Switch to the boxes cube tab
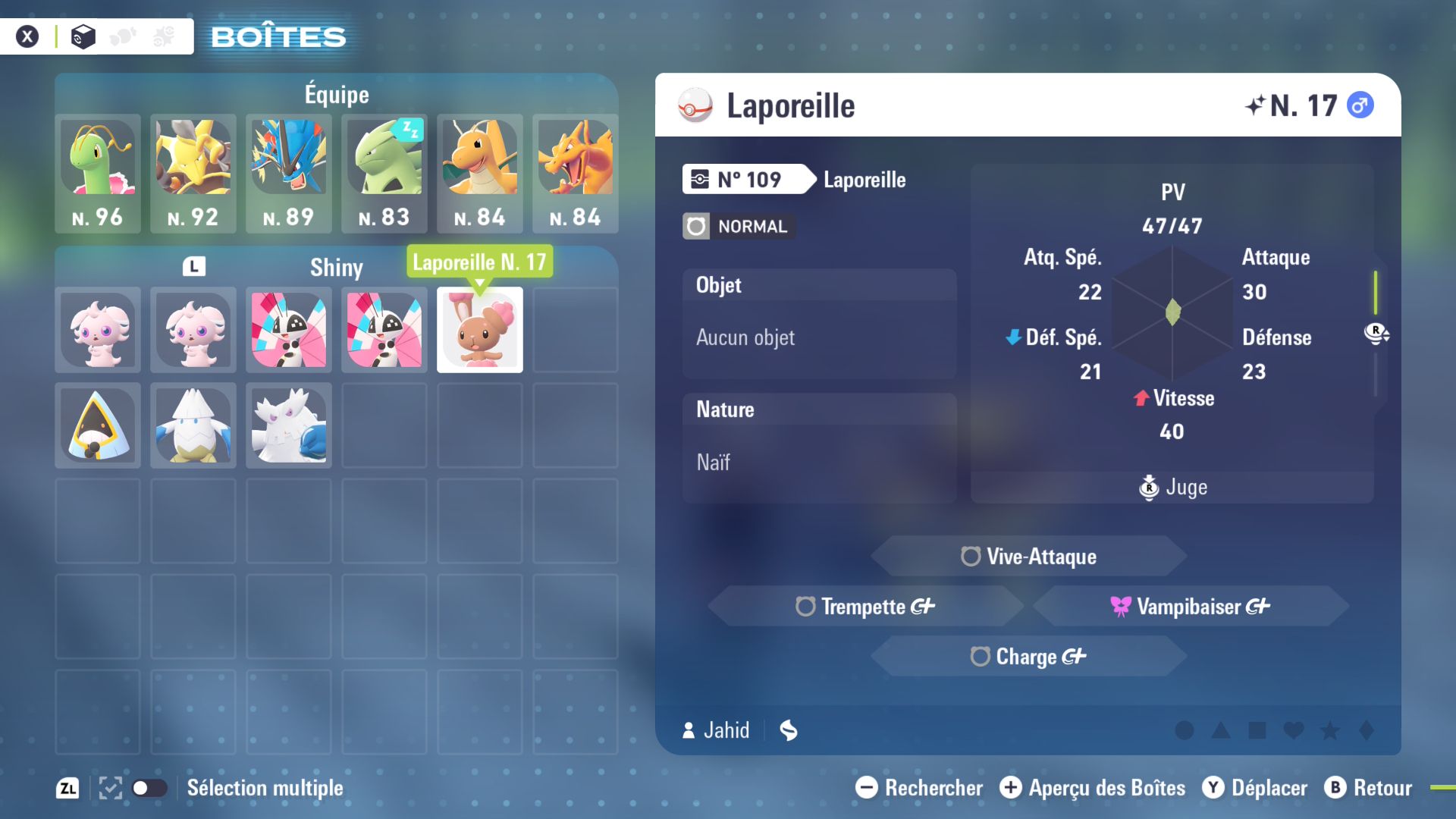1456x819 pixels. coord(83,36)
